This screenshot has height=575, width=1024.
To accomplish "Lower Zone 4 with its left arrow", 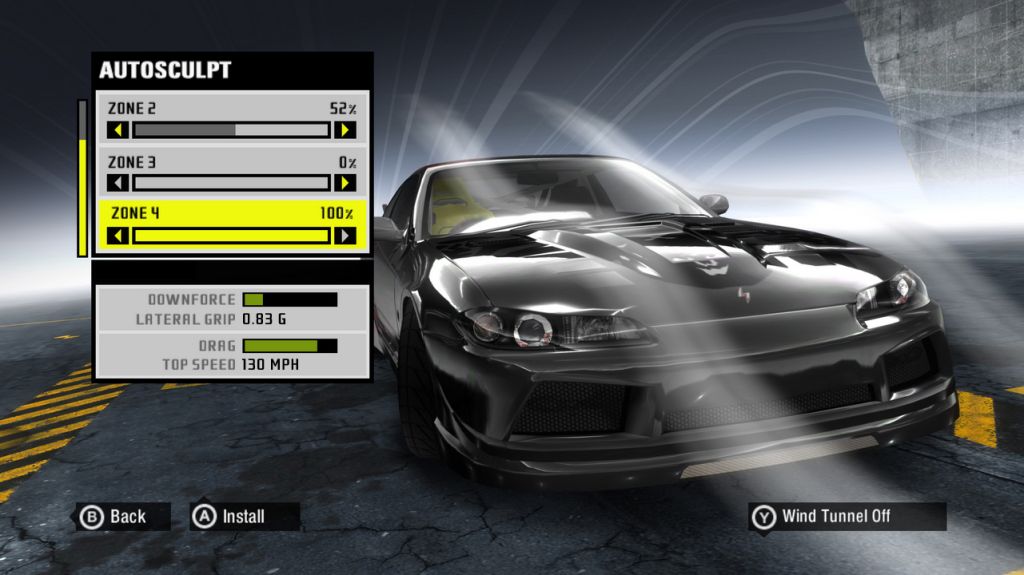I will (118, 236).
